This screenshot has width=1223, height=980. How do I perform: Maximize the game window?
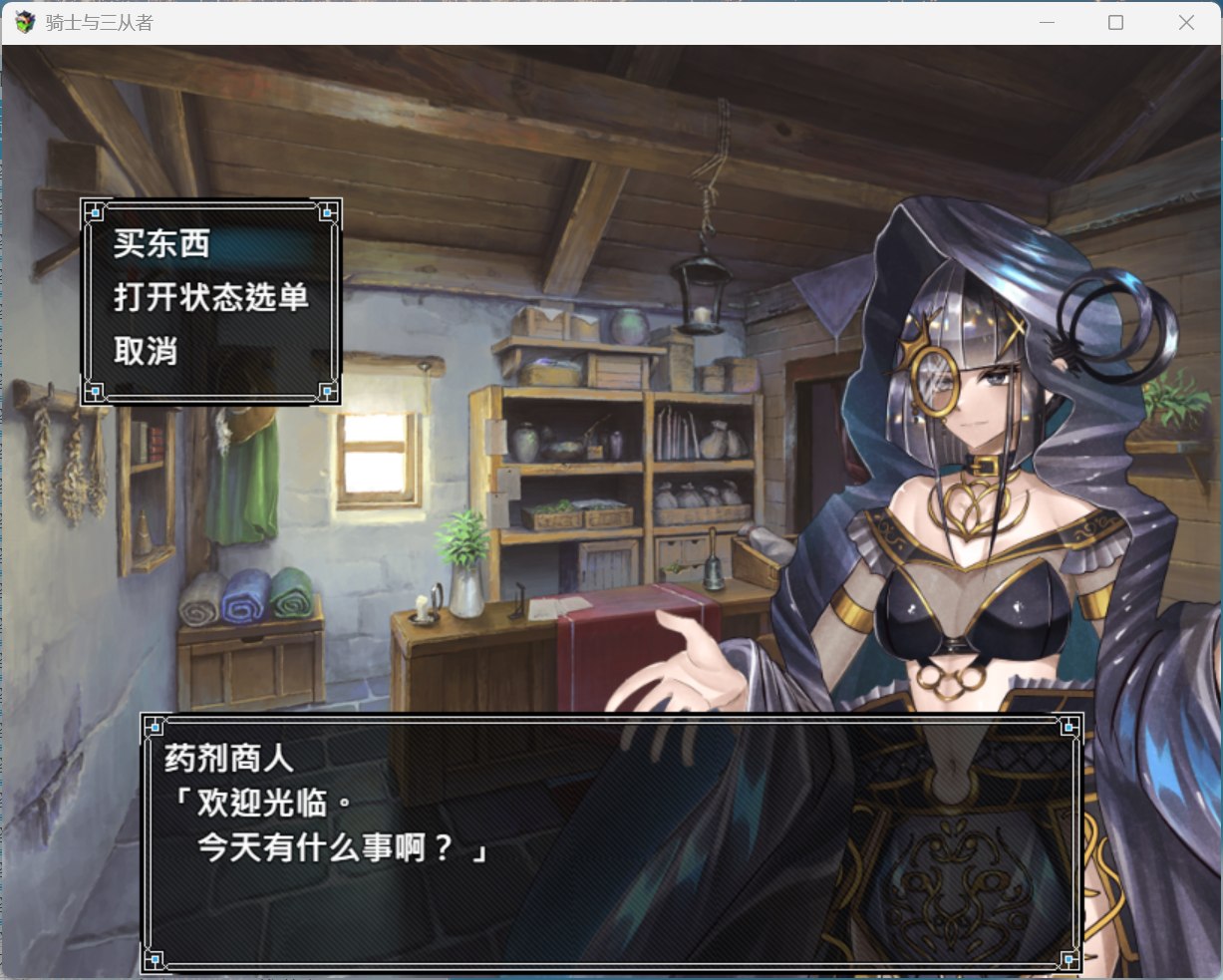click(1115, 22)
